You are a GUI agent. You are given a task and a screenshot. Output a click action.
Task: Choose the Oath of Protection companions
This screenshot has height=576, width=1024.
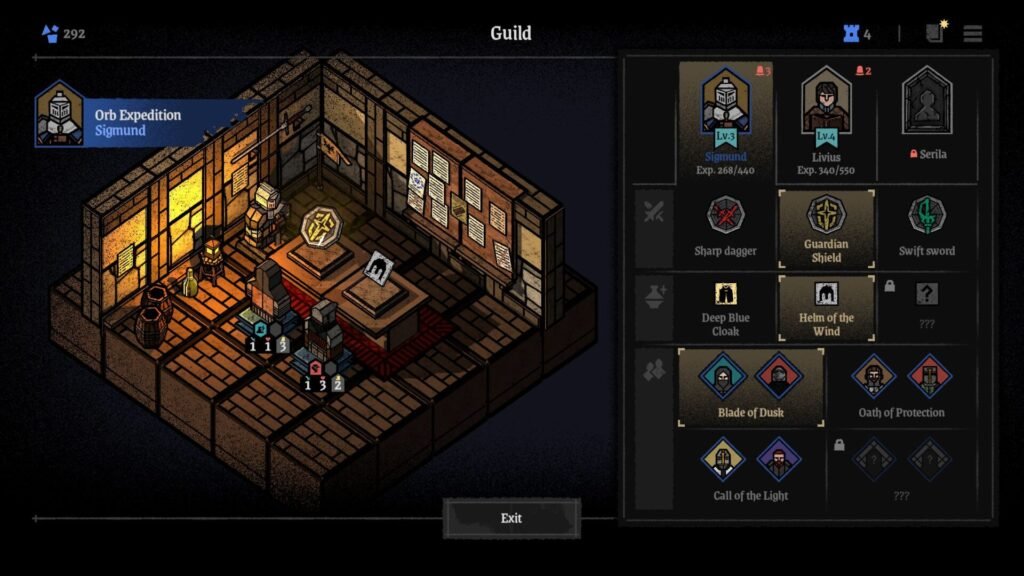(901, 386)
